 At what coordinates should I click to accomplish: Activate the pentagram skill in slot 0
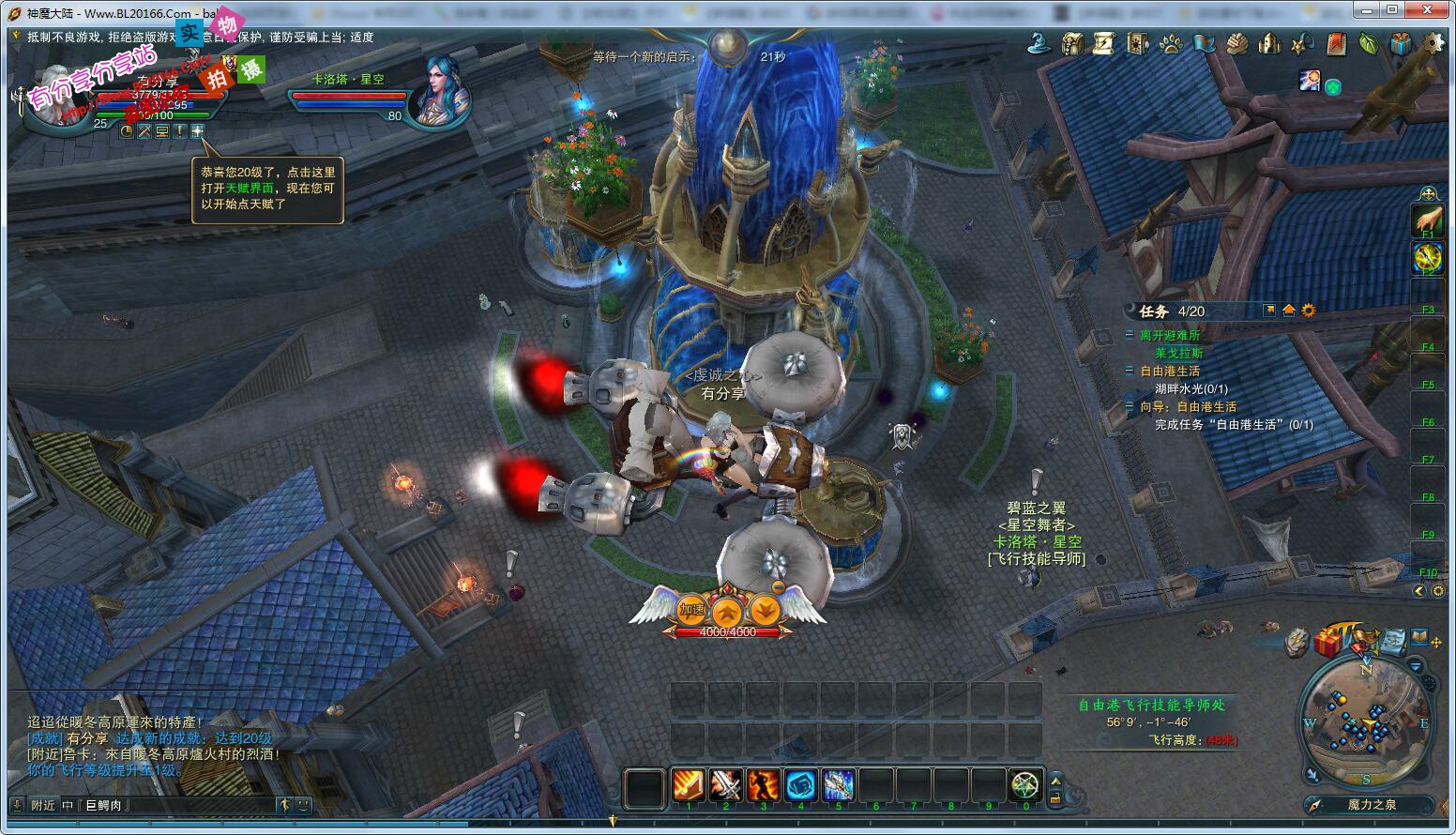click(x=1025, y=784)
